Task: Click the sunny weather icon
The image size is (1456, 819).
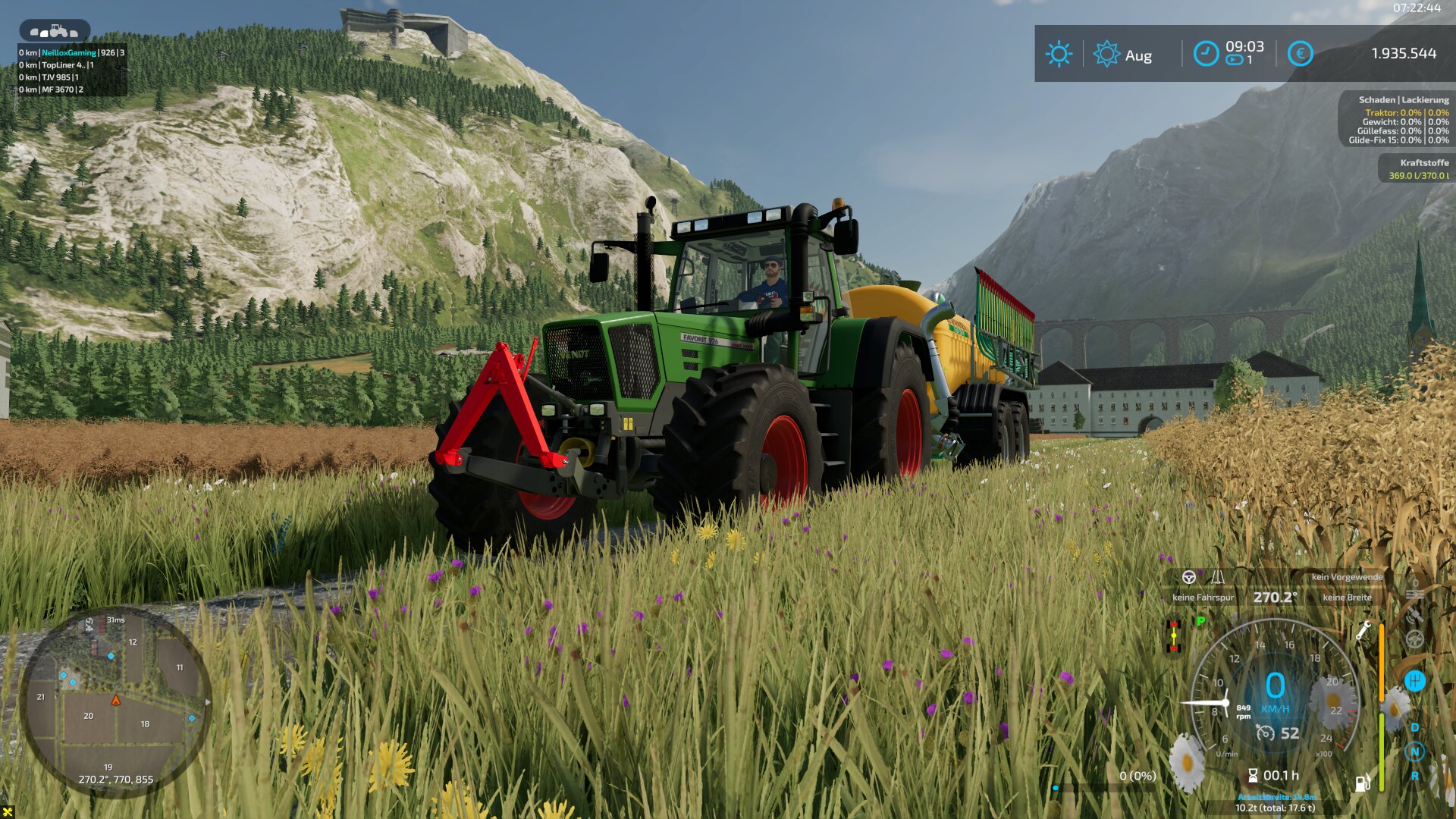Action: pyautogui.click(x=1059, y=54)
